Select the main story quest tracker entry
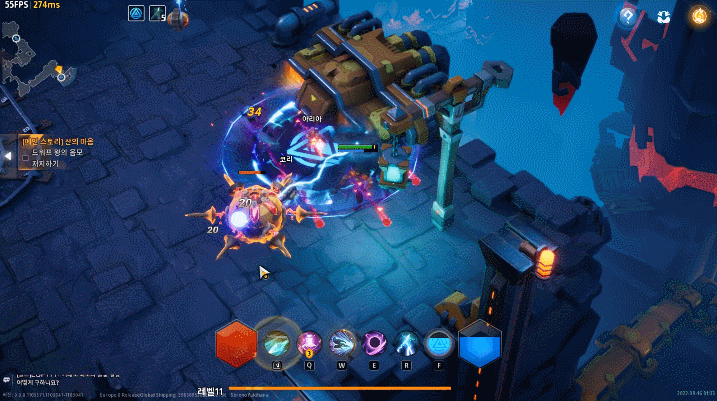717x401 pixels. click(x=58, y=142)
